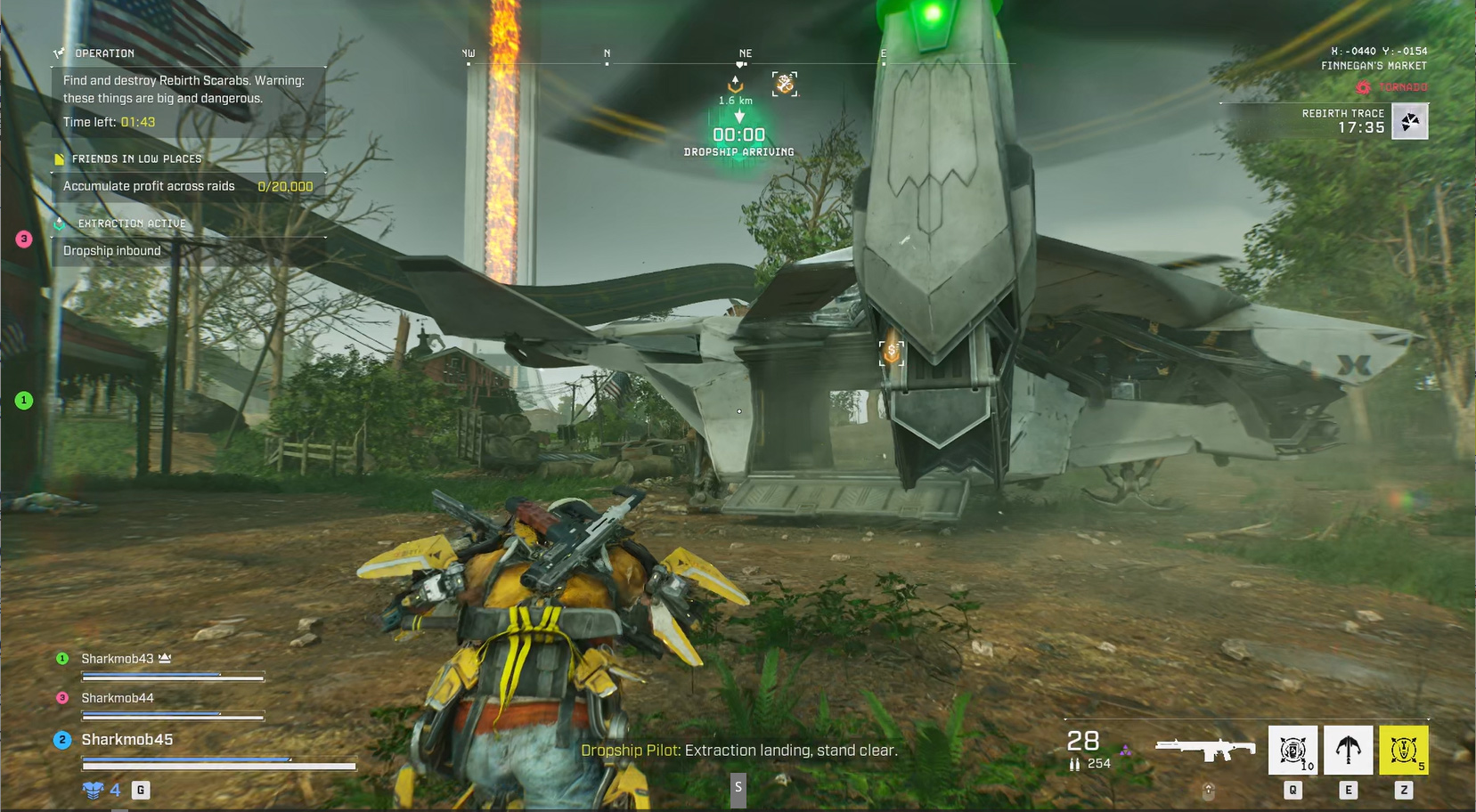The height and width of the screenshot is (812, 1476).
Task: Select squad member Sharkmob44
Action: [117, 698]
